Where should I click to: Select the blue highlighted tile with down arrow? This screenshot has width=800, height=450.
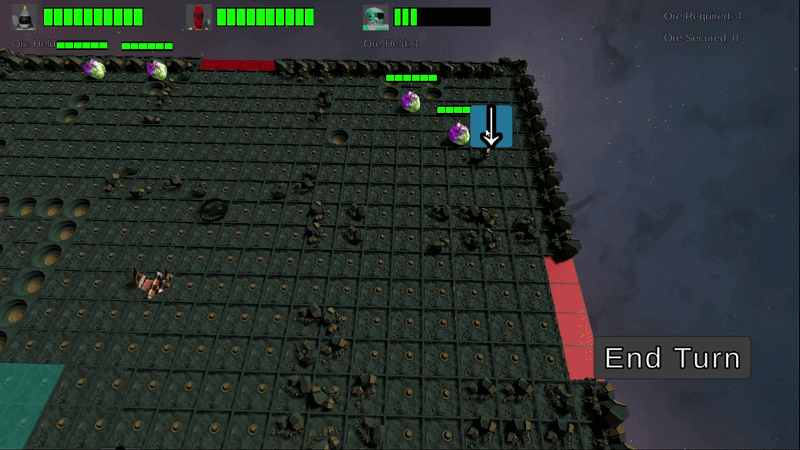click(x=491, y=126)
